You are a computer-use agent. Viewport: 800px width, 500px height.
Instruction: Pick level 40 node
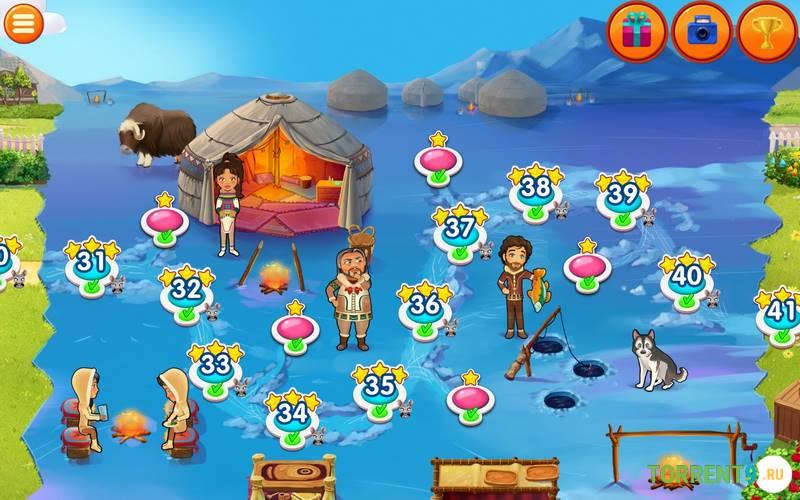pos(687,277)
